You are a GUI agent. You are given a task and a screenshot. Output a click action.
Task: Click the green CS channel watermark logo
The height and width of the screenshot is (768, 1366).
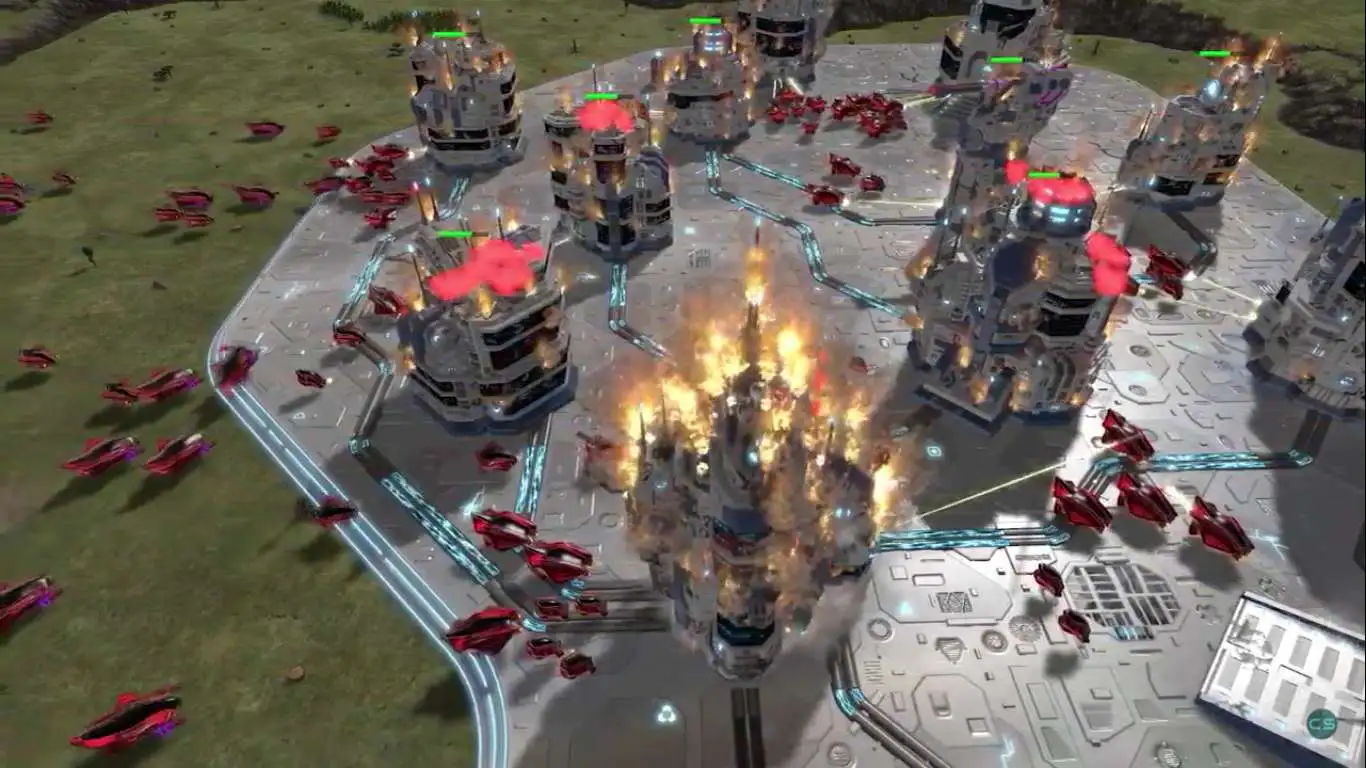[1323, 721]
